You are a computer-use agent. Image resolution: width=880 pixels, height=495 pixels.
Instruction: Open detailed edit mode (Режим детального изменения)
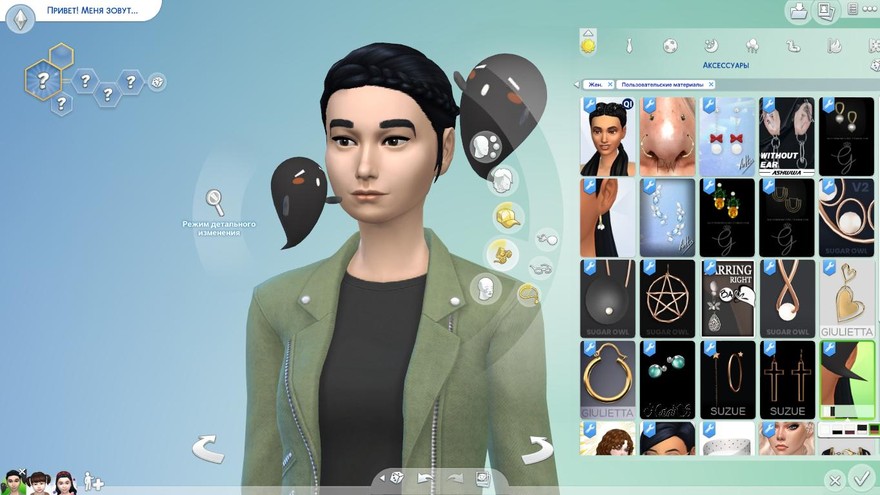(215, 202)
